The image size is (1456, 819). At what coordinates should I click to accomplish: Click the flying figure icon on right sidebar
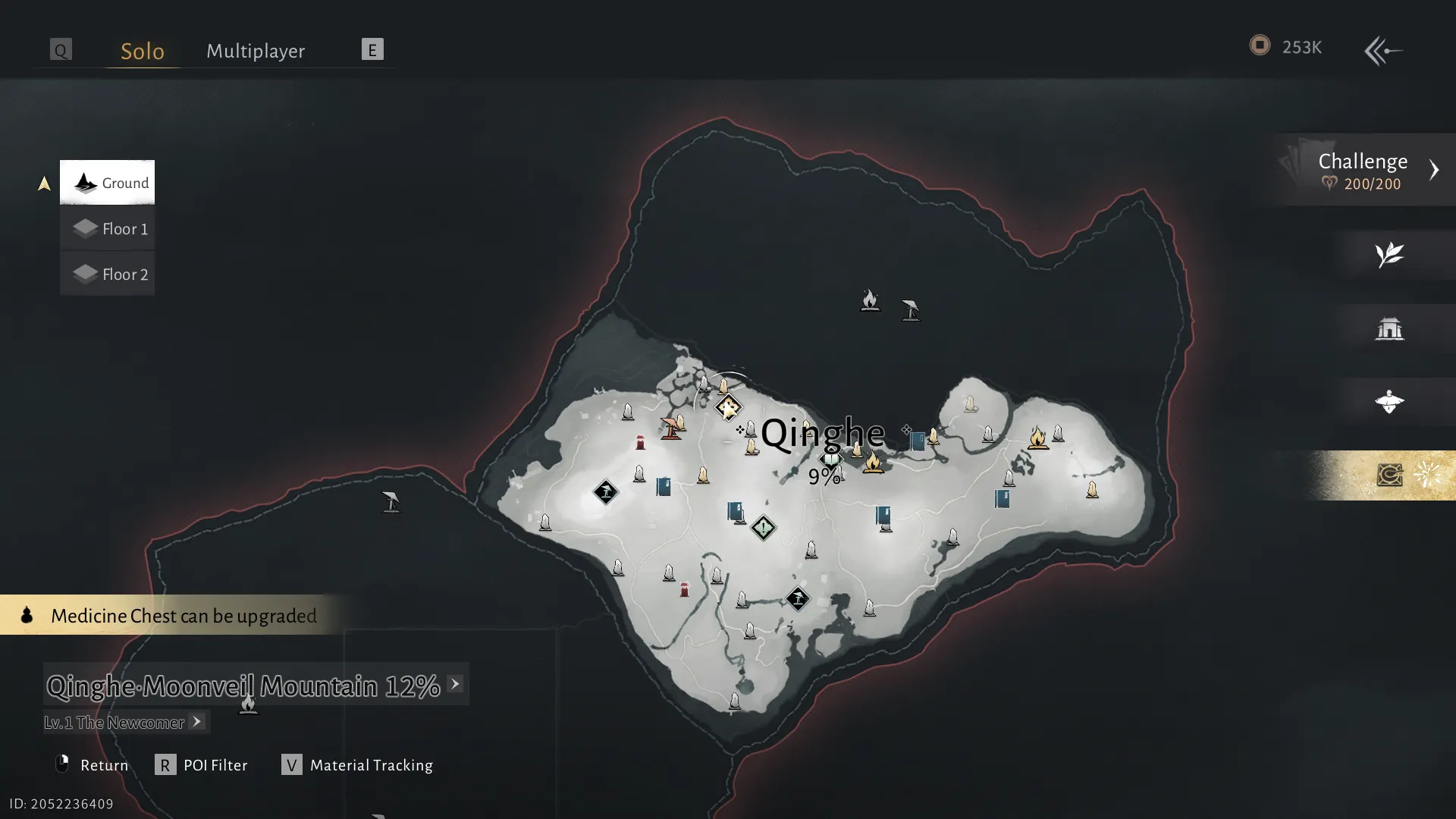click(1390, 402)
